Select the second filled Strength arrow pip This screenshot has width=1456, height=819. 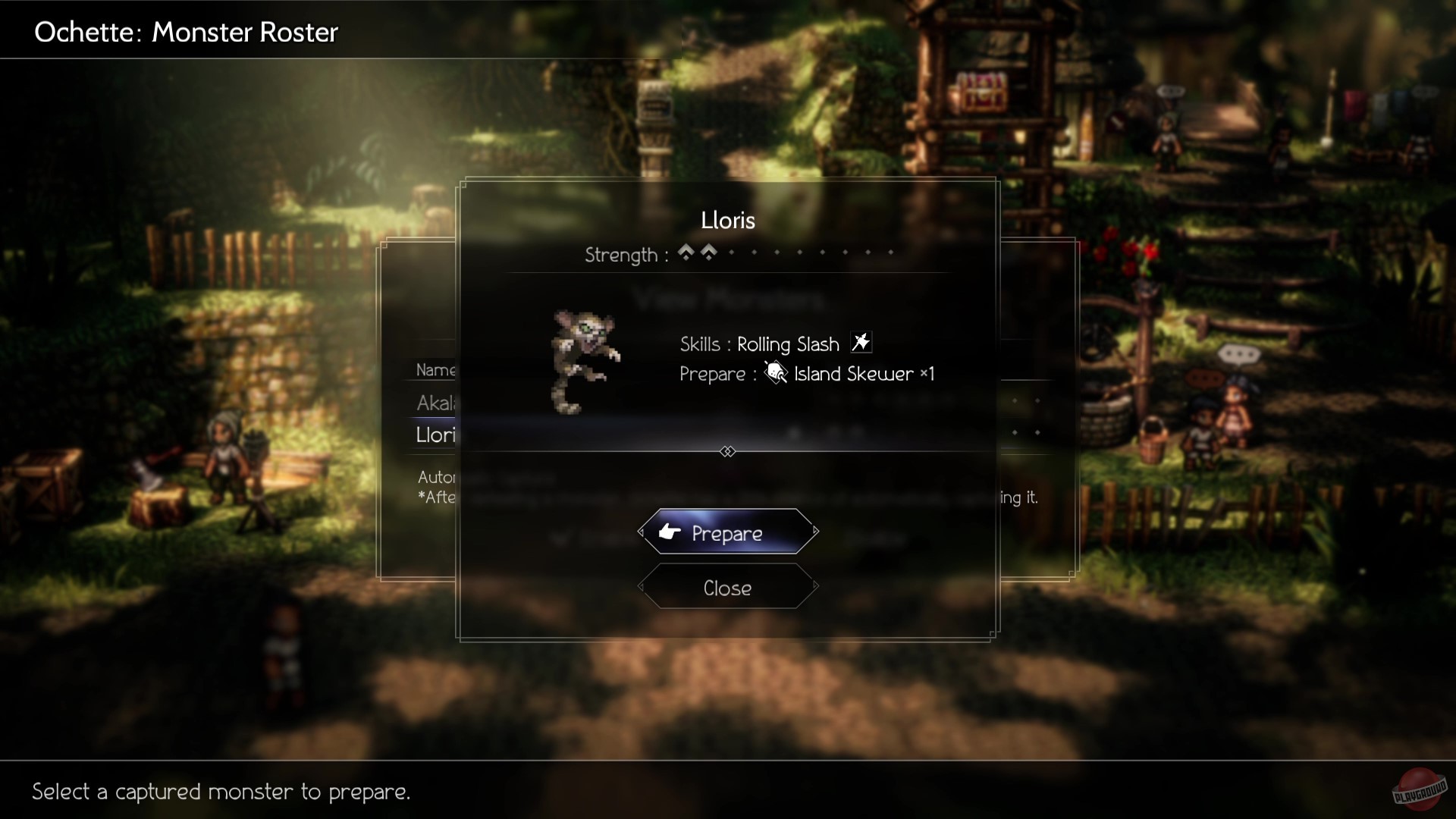pos(708,253)
